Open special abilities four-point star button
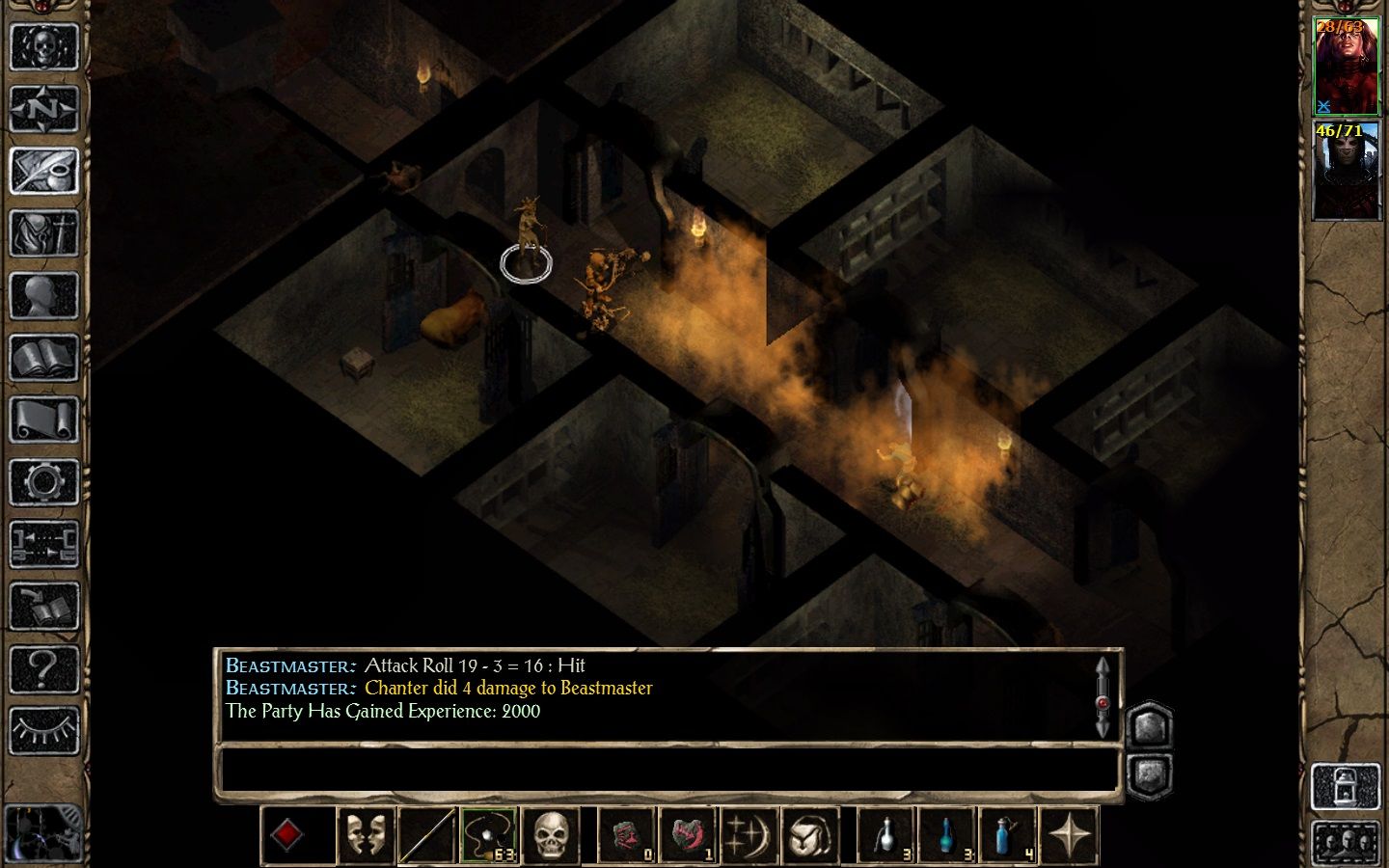This screenshot has height=868, width=1389. click(x=1069, y=835)
